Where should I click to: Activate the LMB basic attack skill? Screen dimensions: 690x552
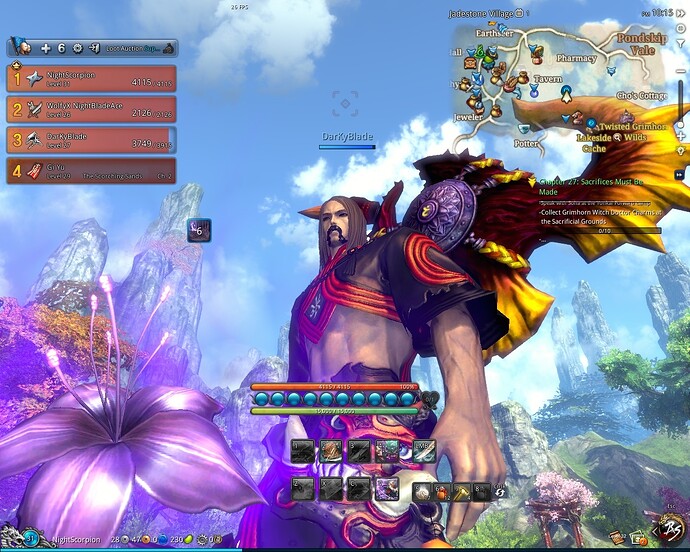click(x=422, y=452)
